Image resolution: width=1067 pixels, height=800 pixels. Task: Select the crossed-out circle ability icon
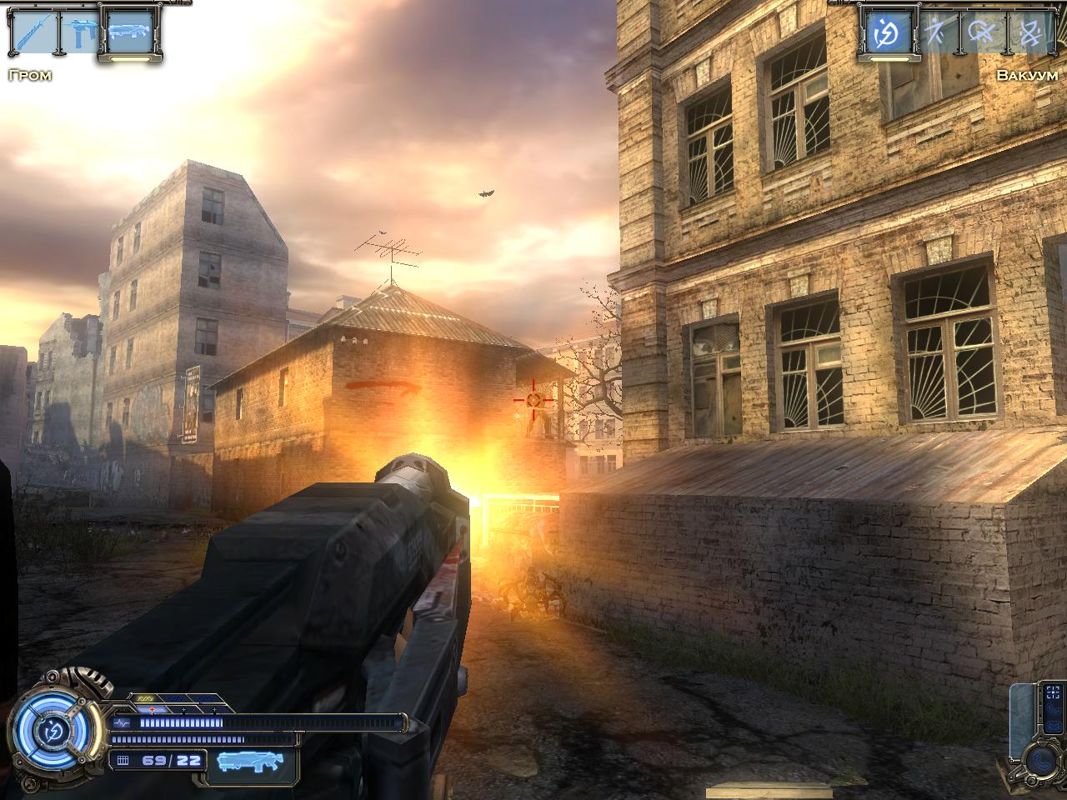[x=982, y=31]
